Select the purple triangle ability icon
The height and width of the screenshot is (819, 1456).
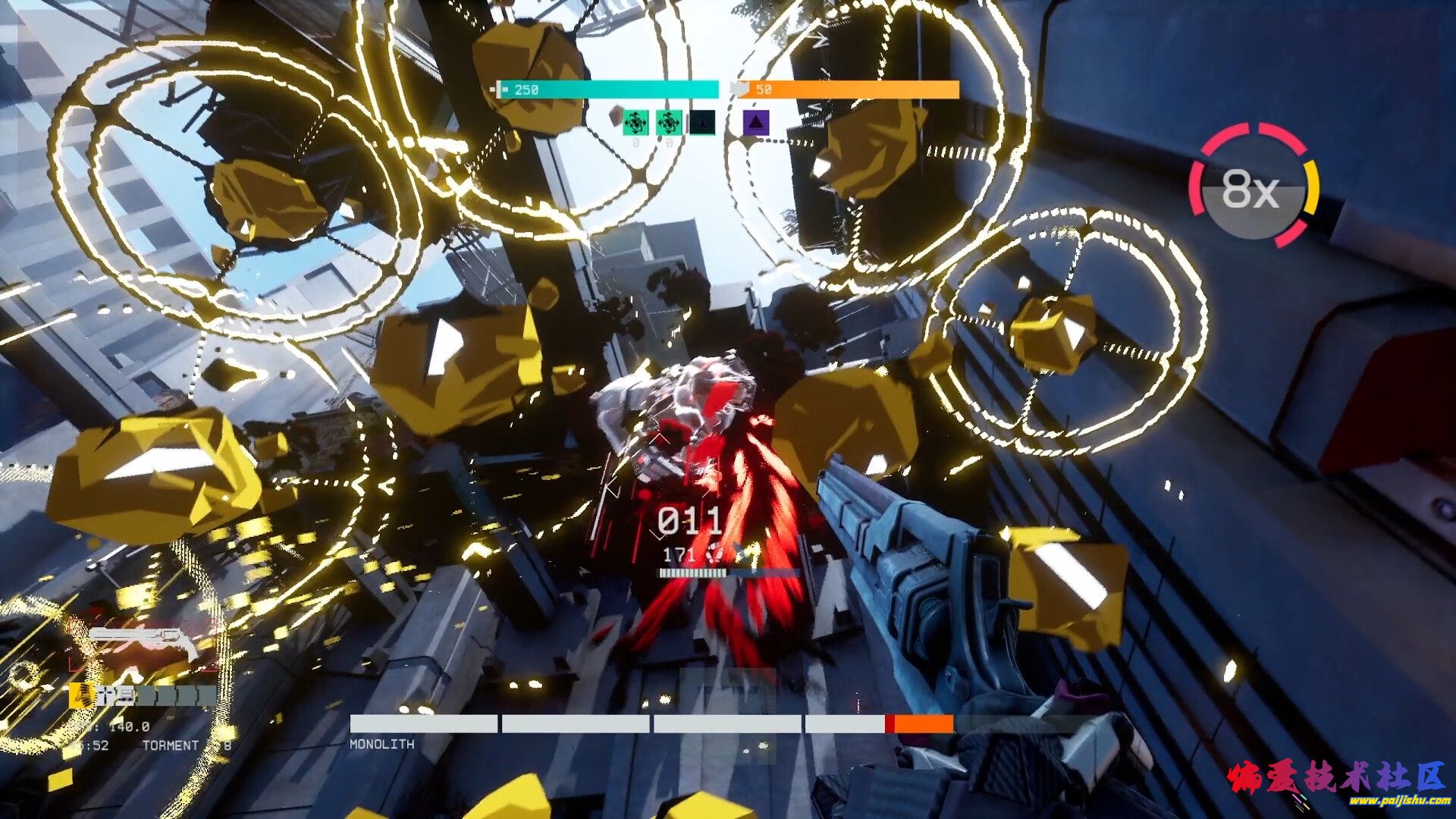pyautogui.click(x=756, y=122)
